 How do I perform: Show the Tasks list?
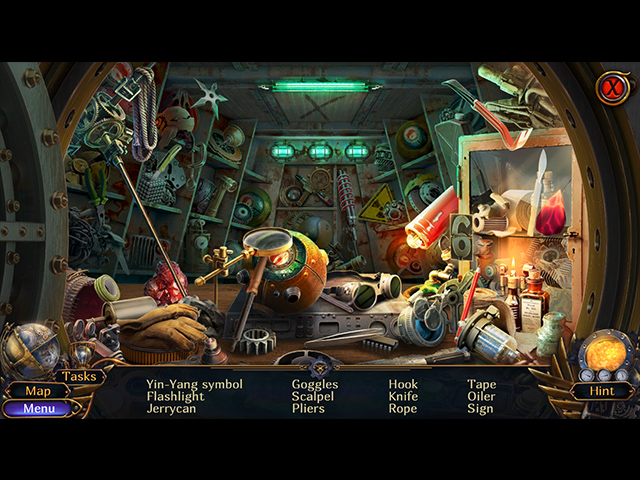(78, 376)
